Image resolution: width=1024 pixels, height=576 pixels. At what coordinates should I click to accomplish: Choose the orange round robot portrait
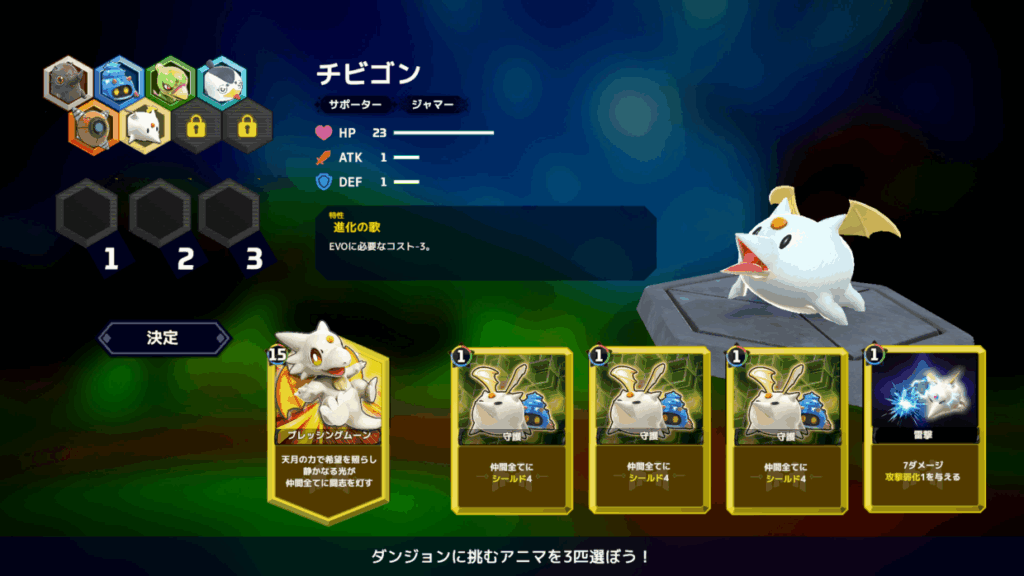coord(94,125)
